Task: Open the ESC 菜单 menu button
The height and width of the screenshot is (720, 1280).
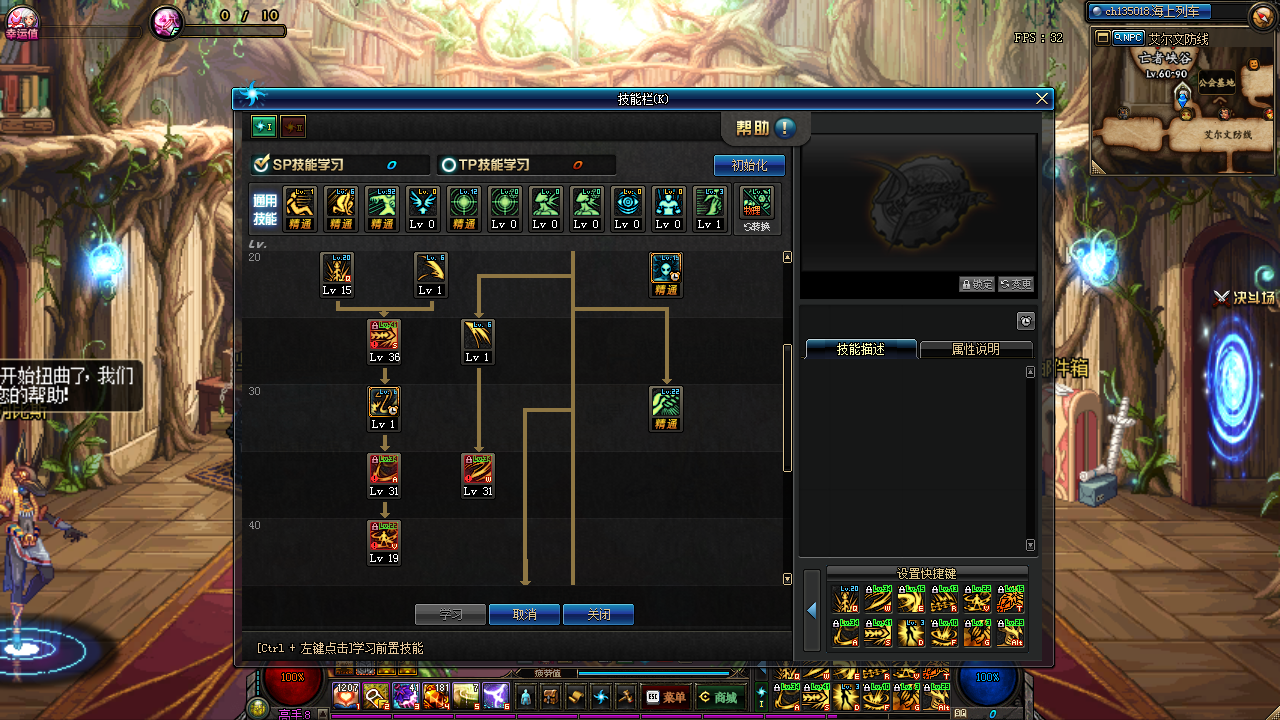Action: (667, 697)
